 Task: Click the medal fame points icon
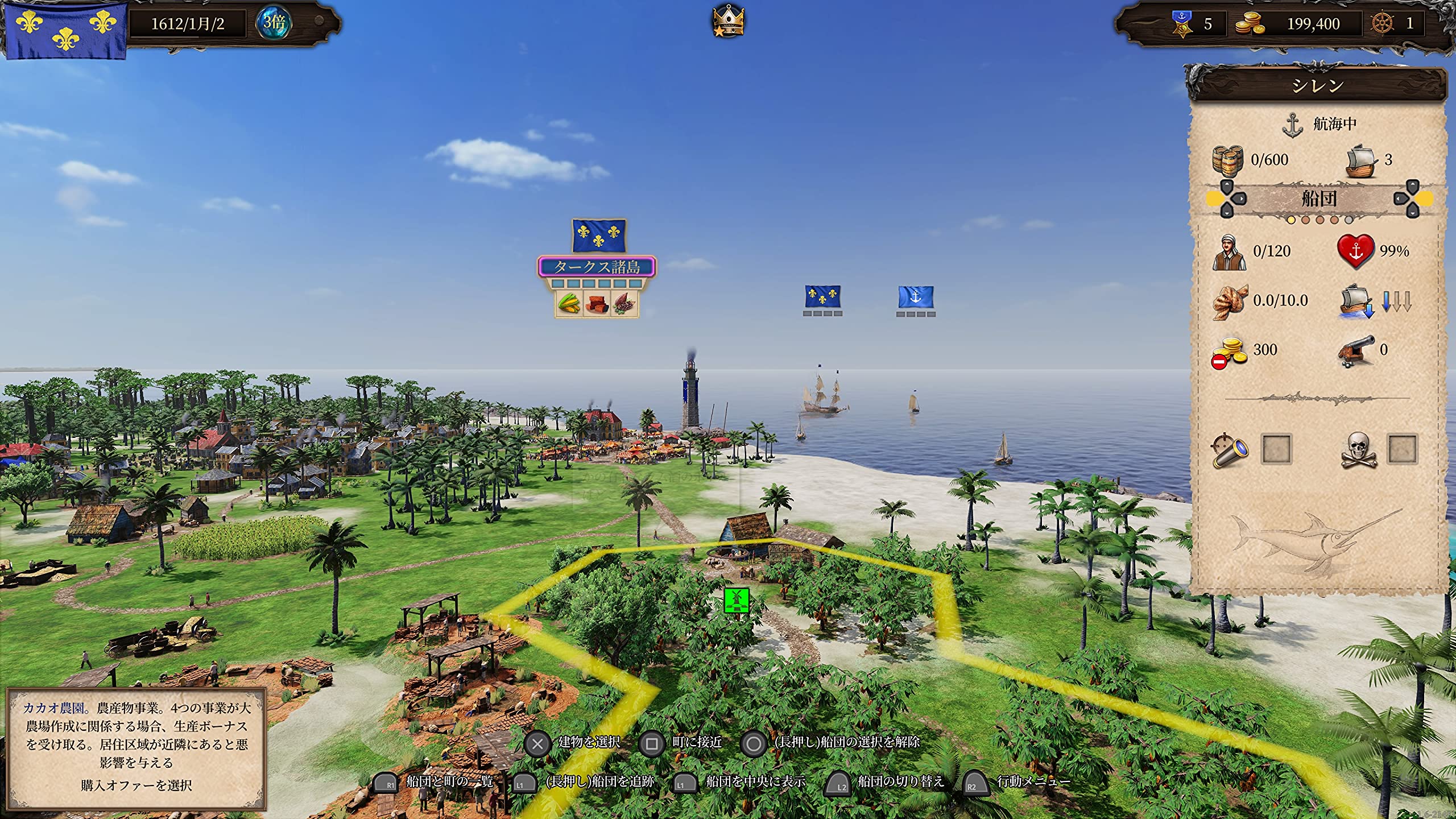(1182, 24)
